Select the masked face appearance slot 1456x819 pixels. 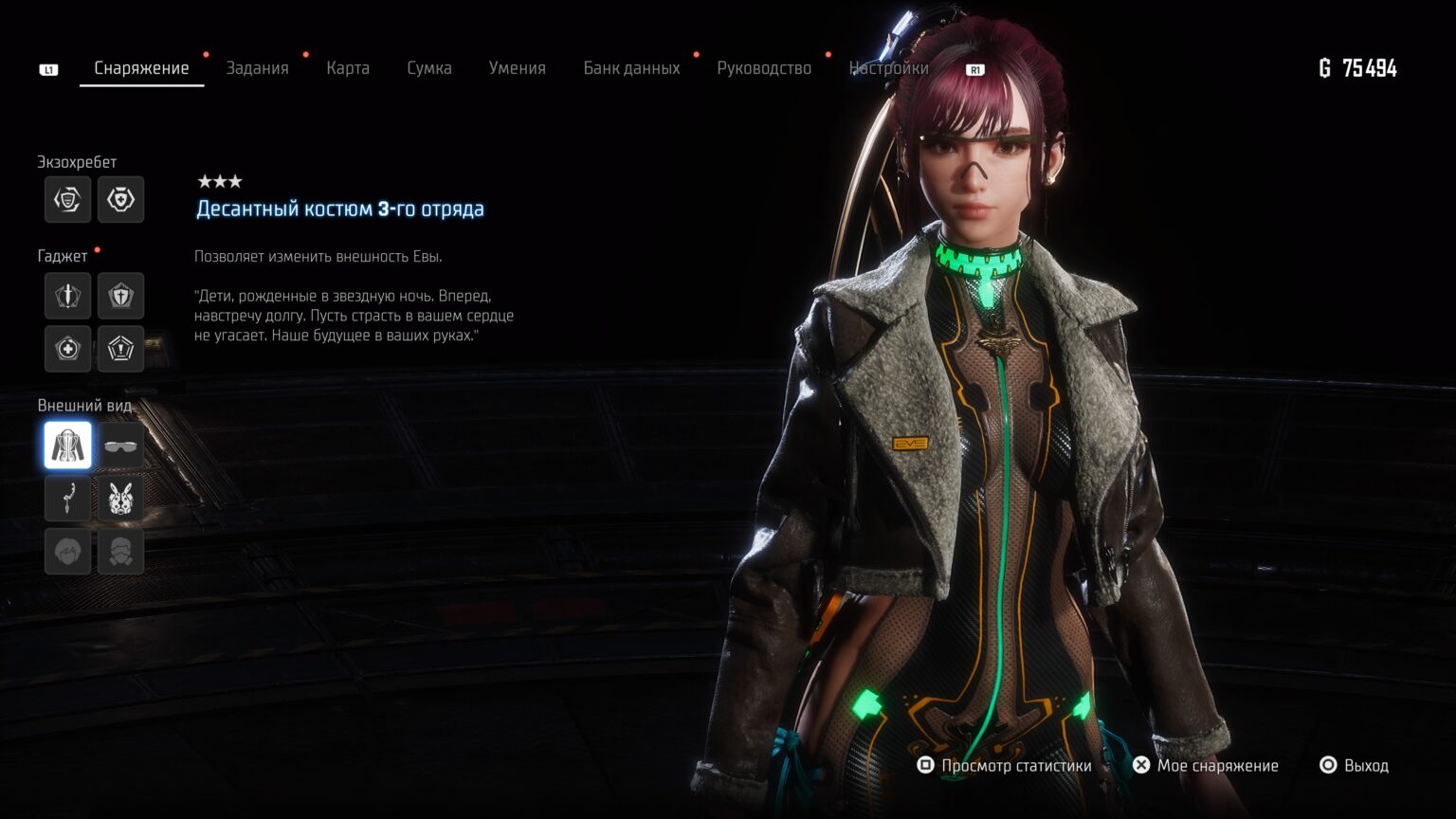[121, 552]
